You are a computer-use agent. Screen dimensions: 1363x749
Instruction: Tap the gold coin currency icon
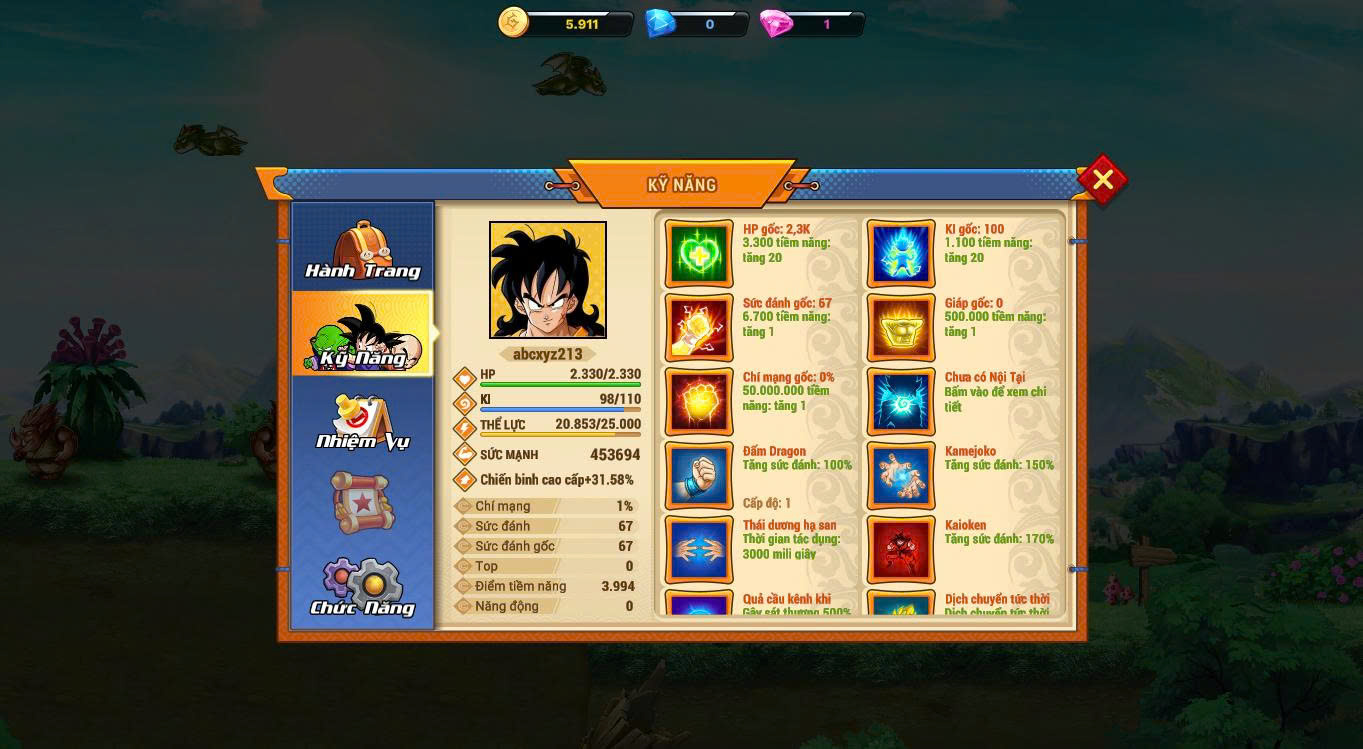point(514,23)
